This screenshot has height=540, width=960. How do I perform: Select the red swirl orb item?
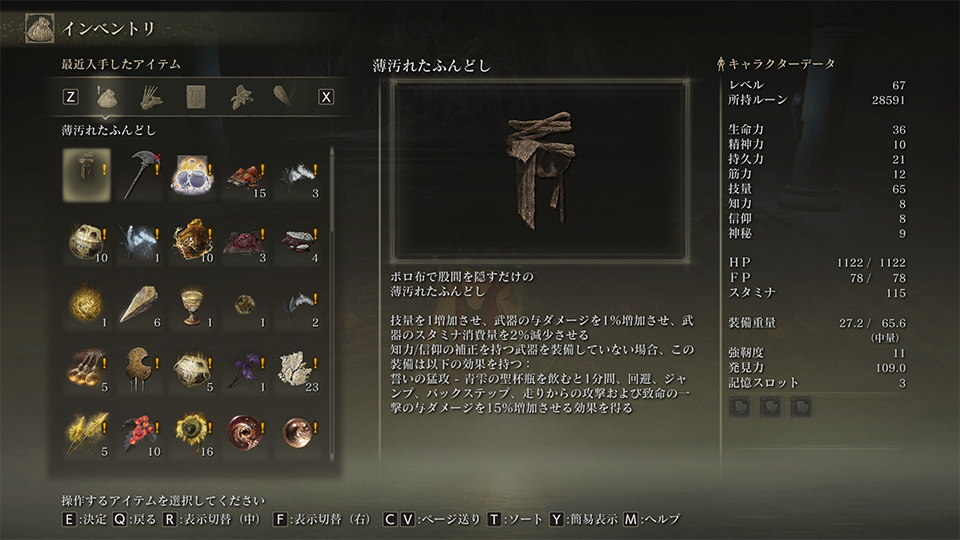244,431
